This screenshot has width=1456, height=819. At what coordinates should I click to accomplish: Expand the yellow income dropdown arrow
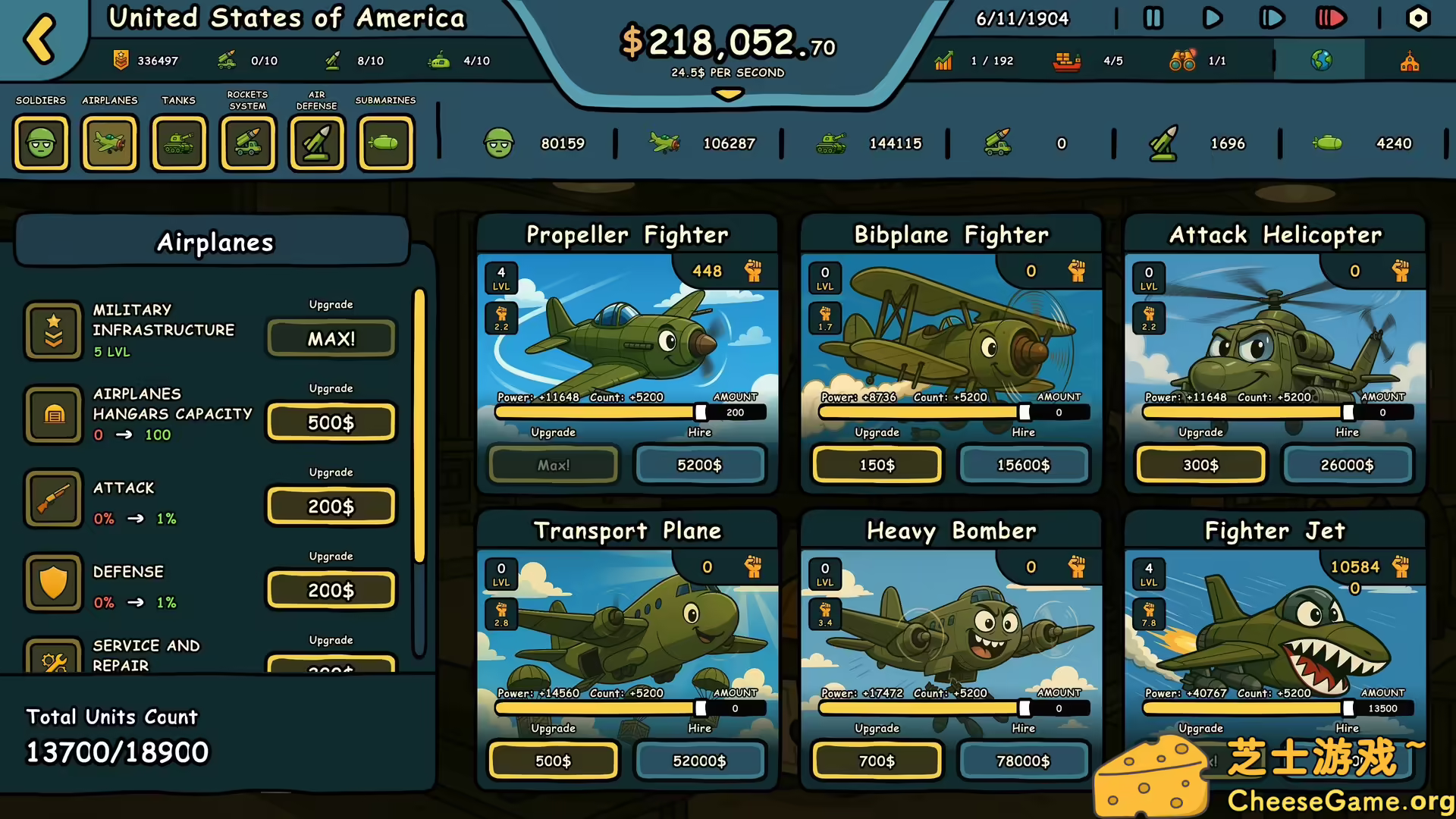pyautogui.click(x=728, y=95)
